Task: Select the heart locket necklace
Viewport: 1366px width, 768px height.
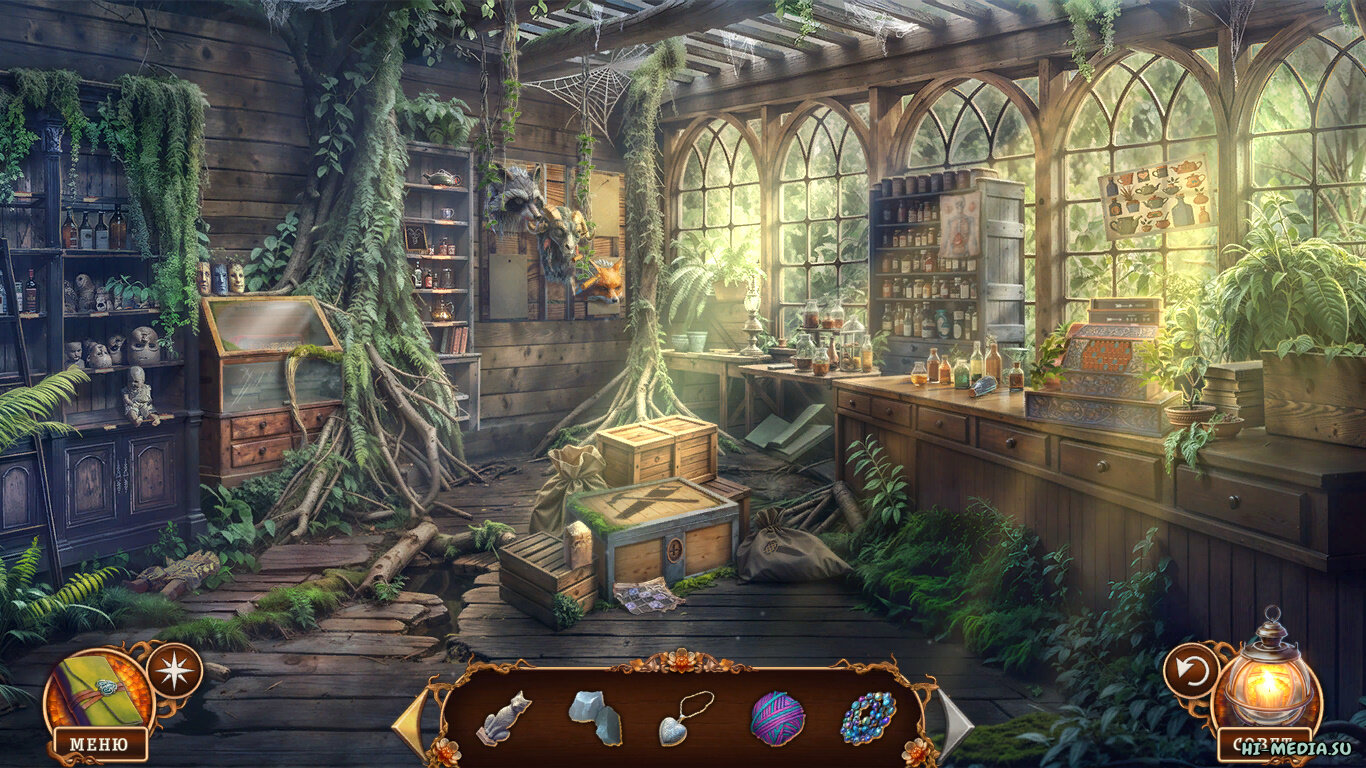Action: point(685,717)
